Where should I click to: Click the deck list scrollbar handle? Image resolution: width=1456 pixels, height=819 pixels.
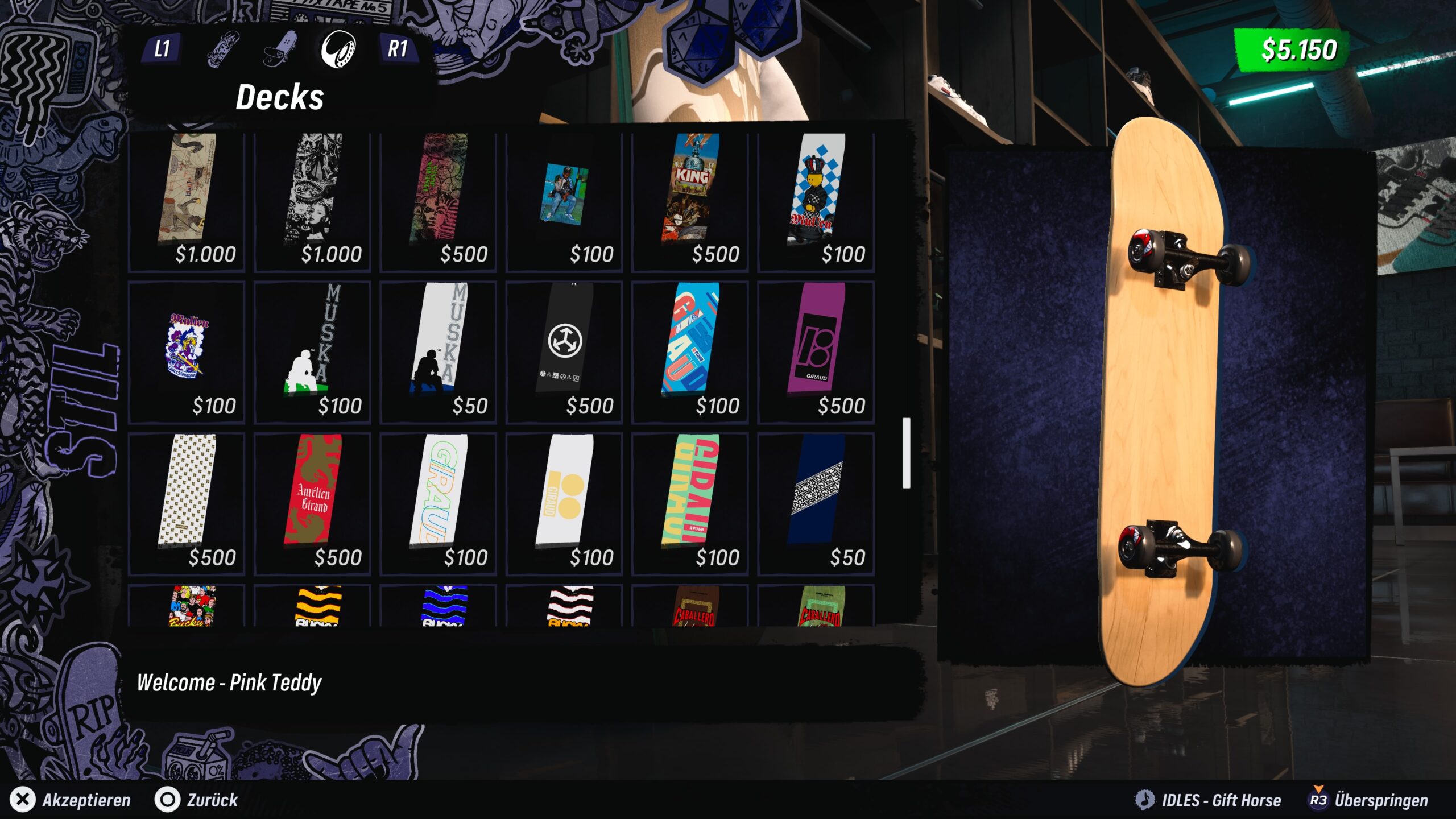906,453
